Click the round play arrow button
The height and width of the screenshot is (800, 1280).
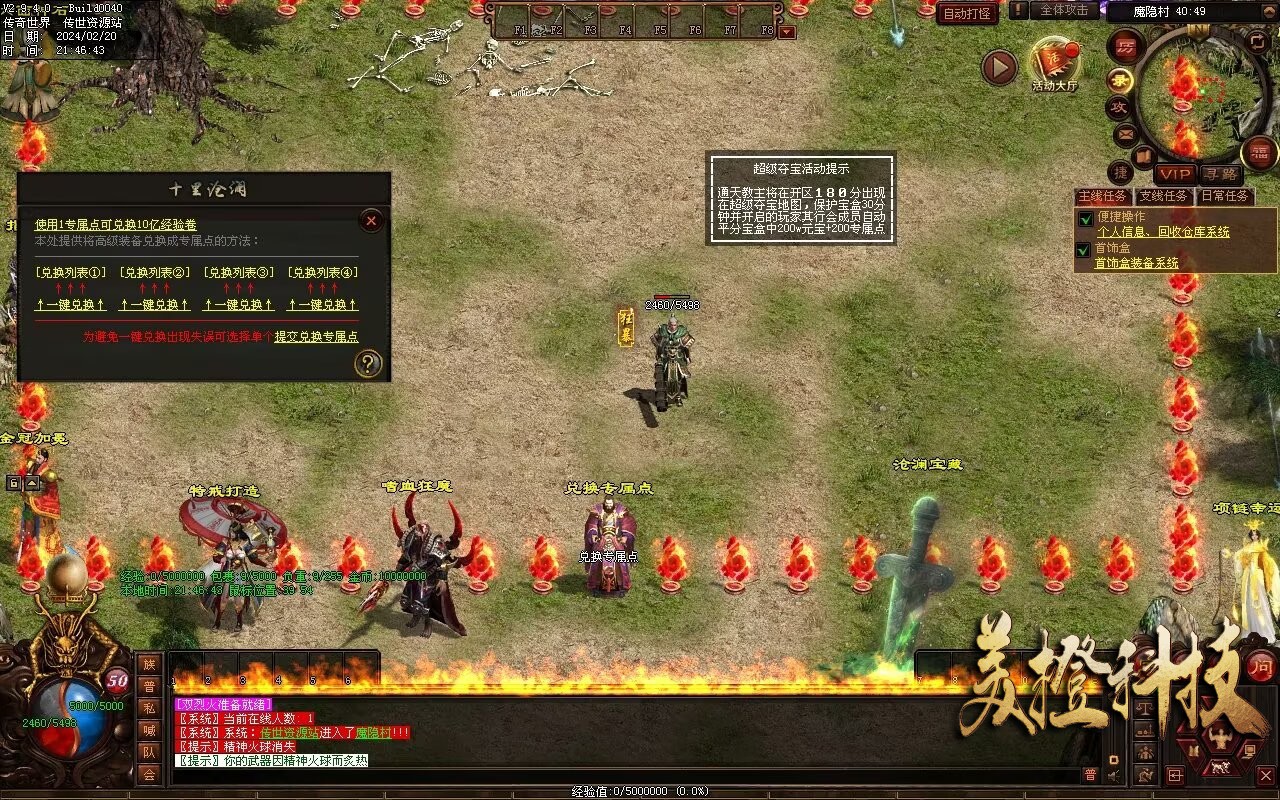click(999, 67)
